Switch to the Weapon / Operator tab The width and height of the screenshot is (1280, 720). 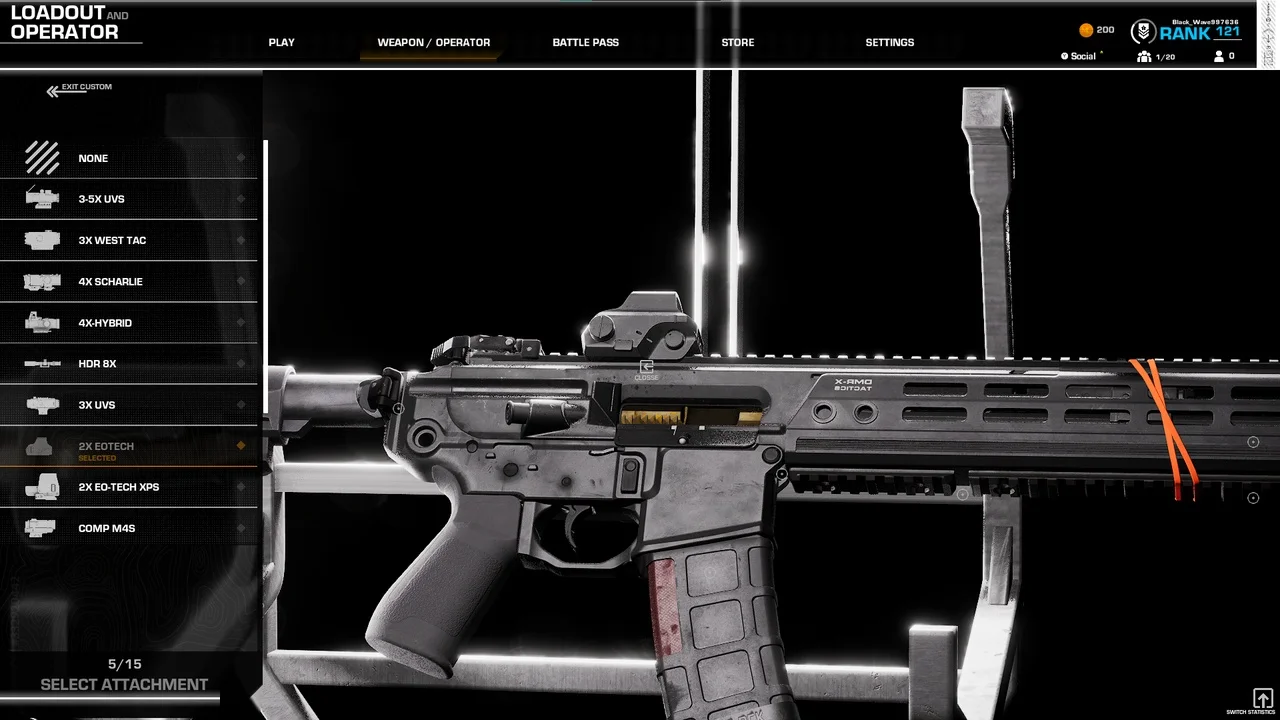tap(433, 43)
